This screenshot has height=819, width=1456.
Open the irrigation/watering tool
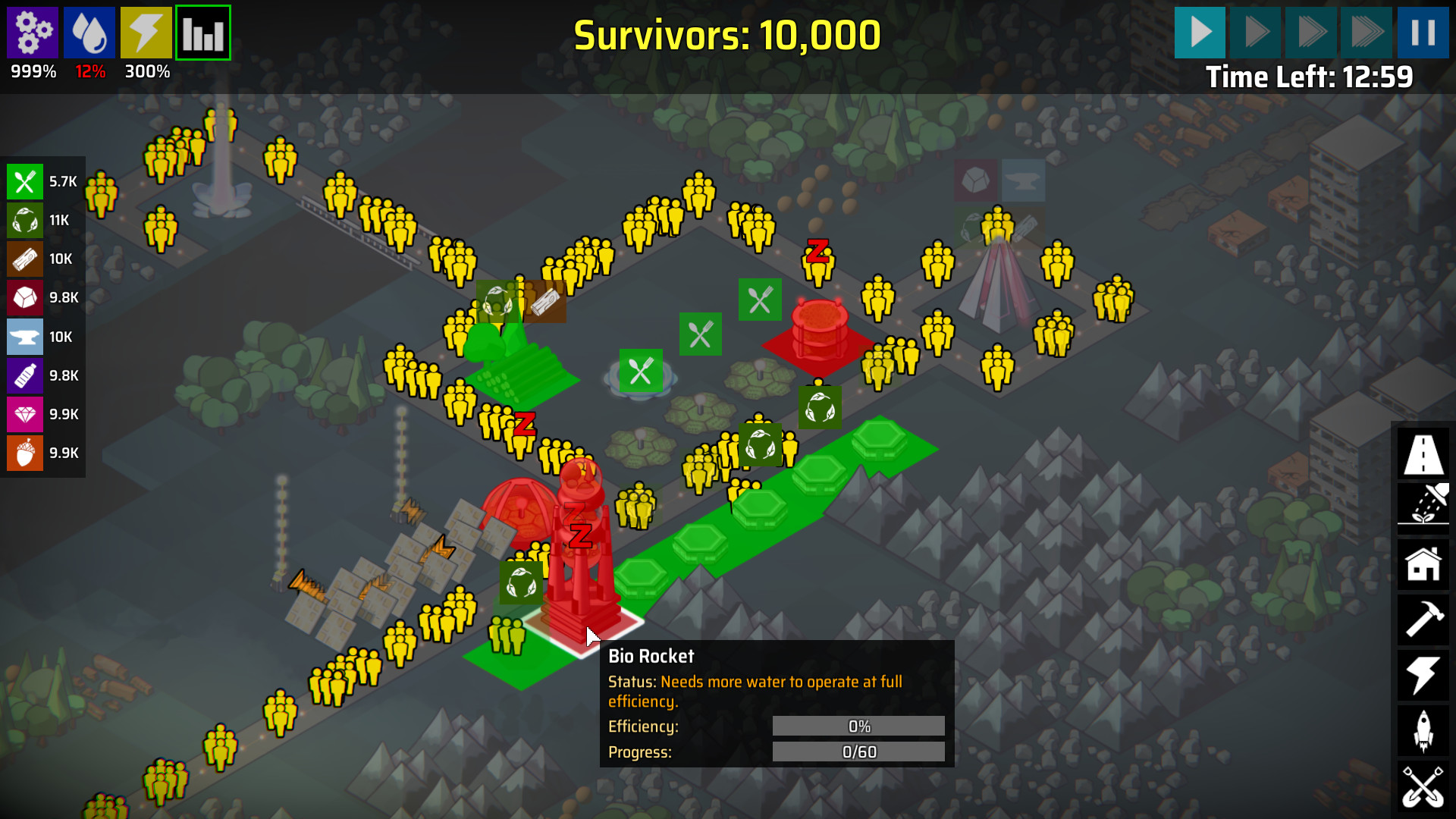point(1423,507)
